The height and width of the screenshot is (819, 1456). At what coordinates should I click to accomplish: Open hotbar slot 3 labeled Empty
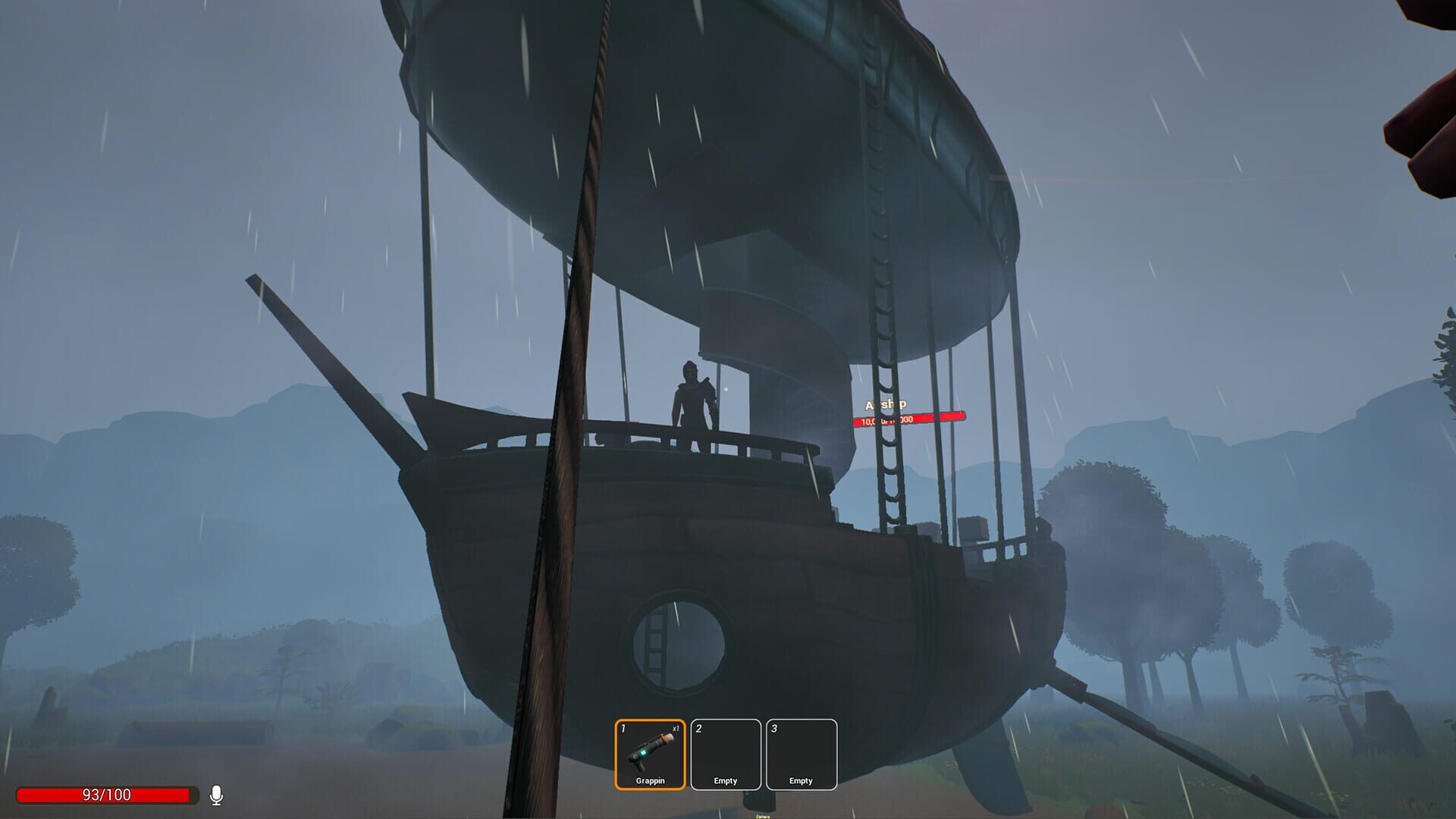(x=802, y=752)
